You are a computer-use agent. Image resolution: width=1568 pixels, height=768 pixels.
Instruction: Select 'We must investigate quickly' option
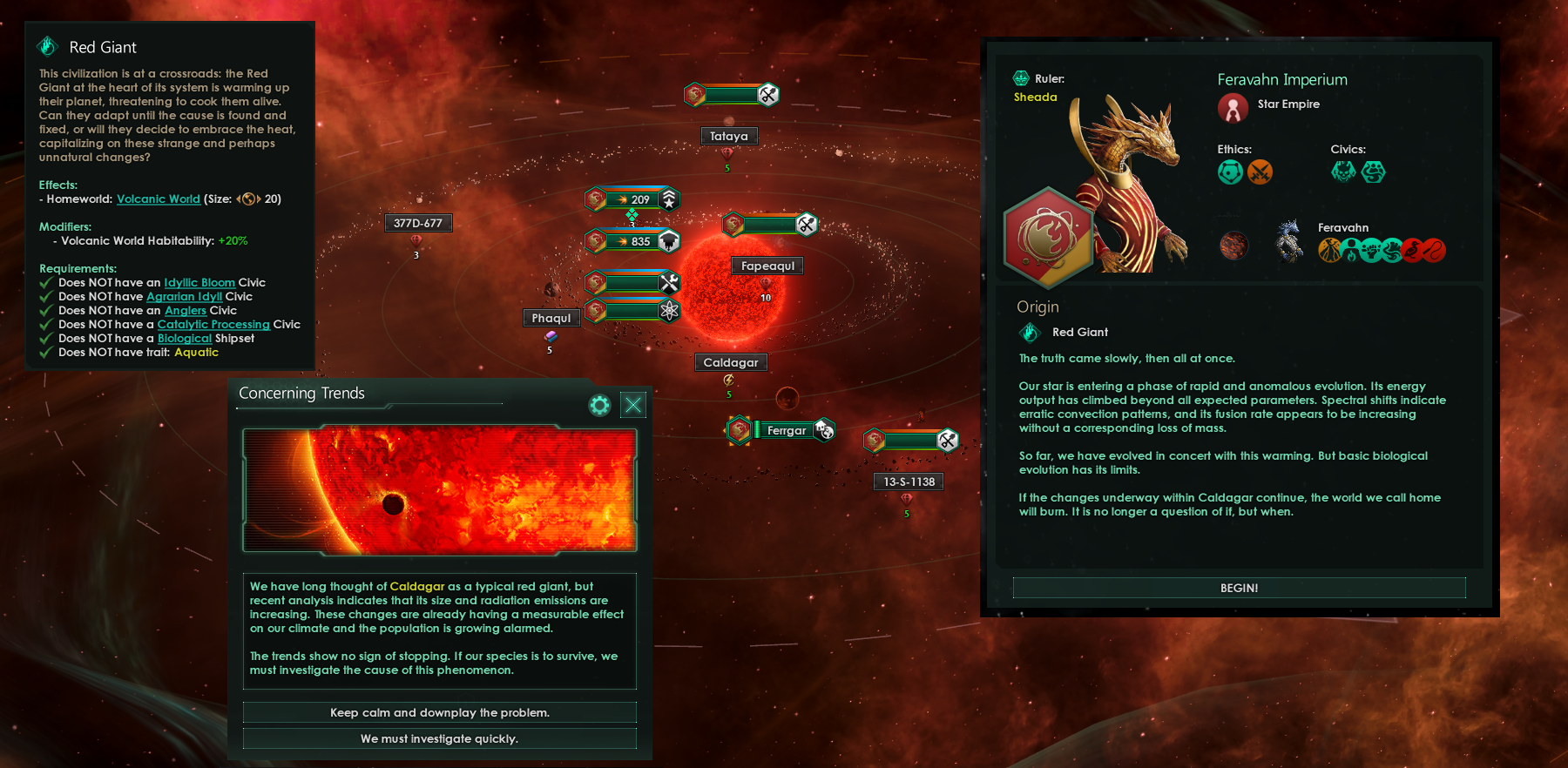click(439, 738)
